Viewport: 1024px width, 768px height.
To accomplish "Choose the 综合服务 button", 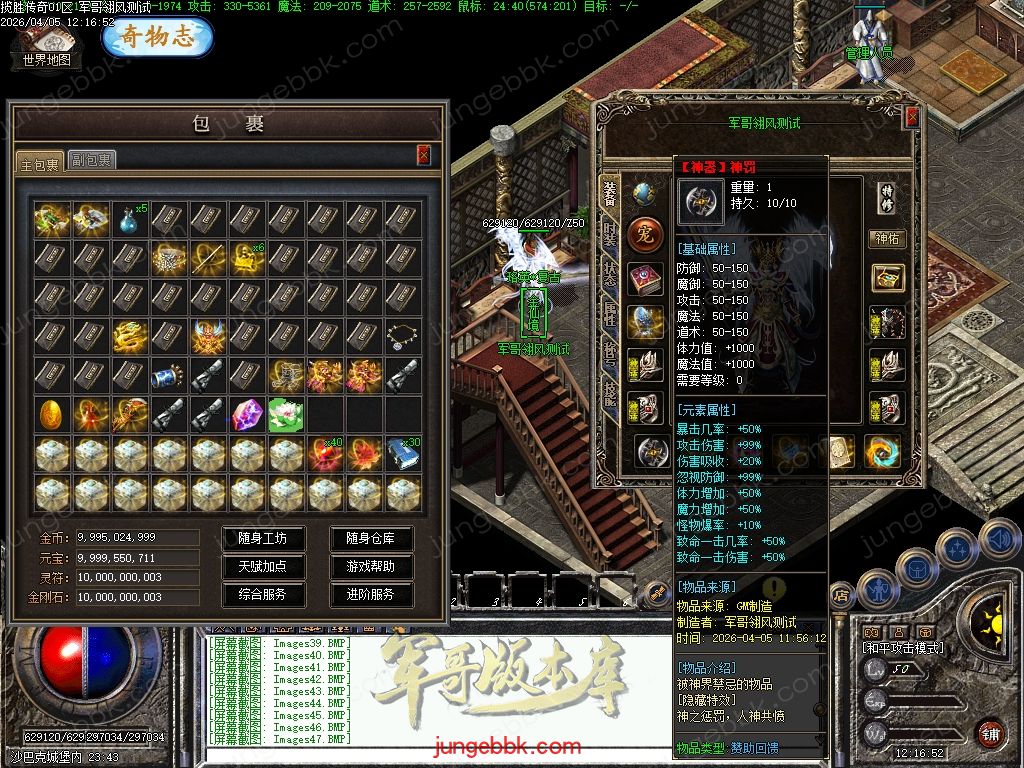I will pos(262,594).
